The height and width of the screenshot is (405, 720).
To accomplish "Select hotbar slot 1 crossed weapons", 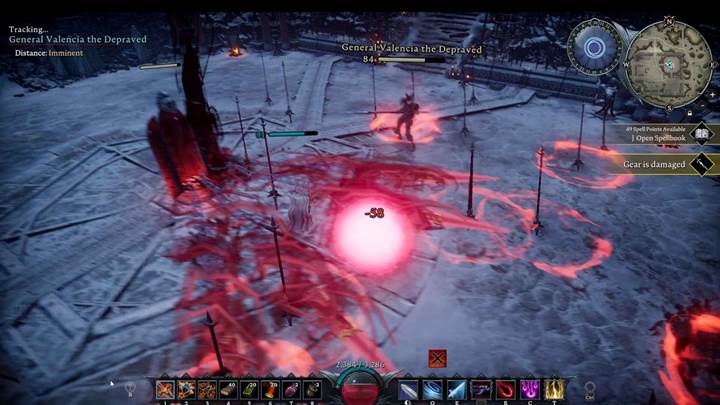I will coord(165,390).
